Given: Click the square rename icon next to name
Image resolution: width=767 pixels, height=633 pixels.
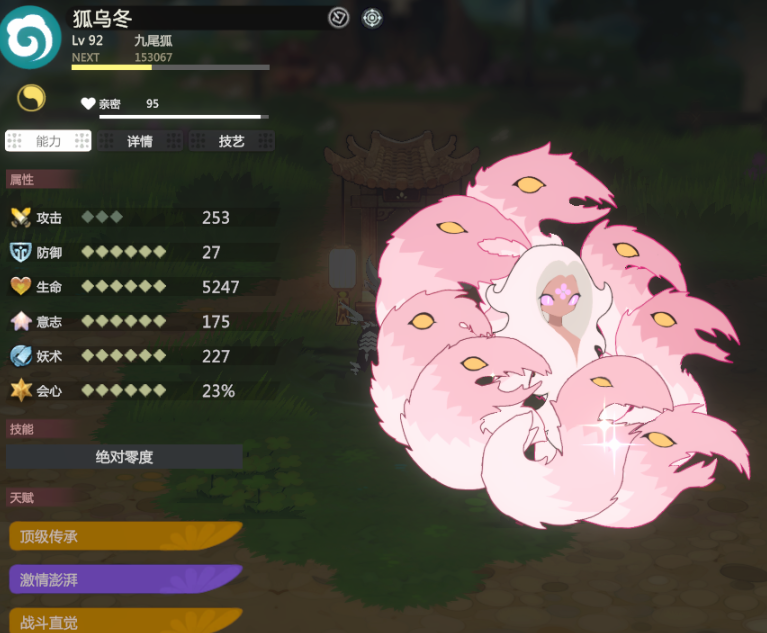Looking at the screenshot, I should point(339,17).
